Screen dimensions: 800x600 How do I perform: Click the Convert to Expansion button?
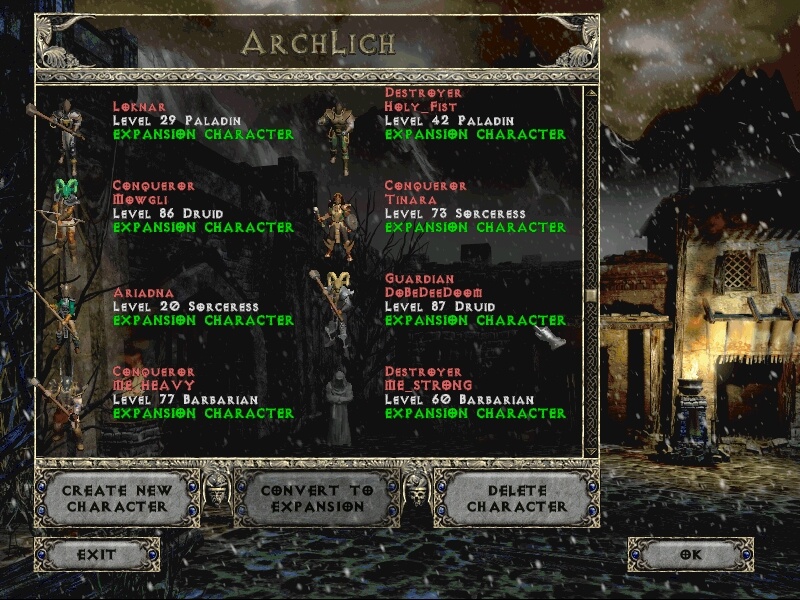coord(316,498)
